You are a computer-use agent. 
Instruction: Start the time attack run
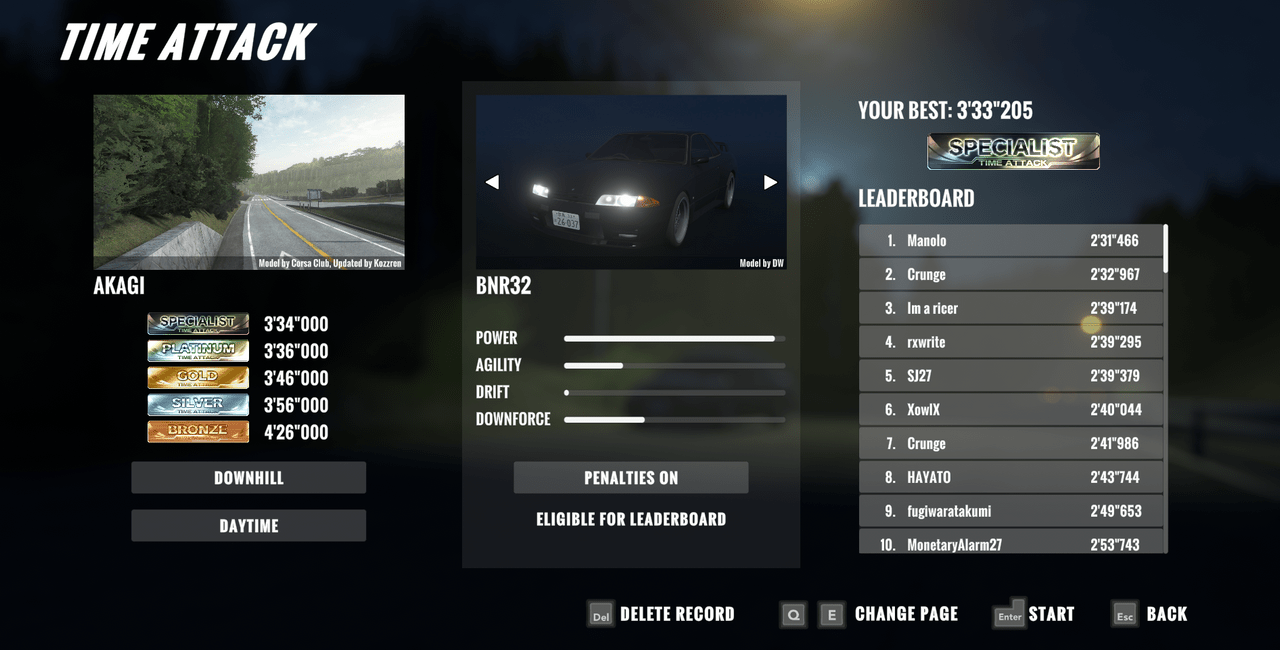pyautogui.click(x=1034, y=614)
